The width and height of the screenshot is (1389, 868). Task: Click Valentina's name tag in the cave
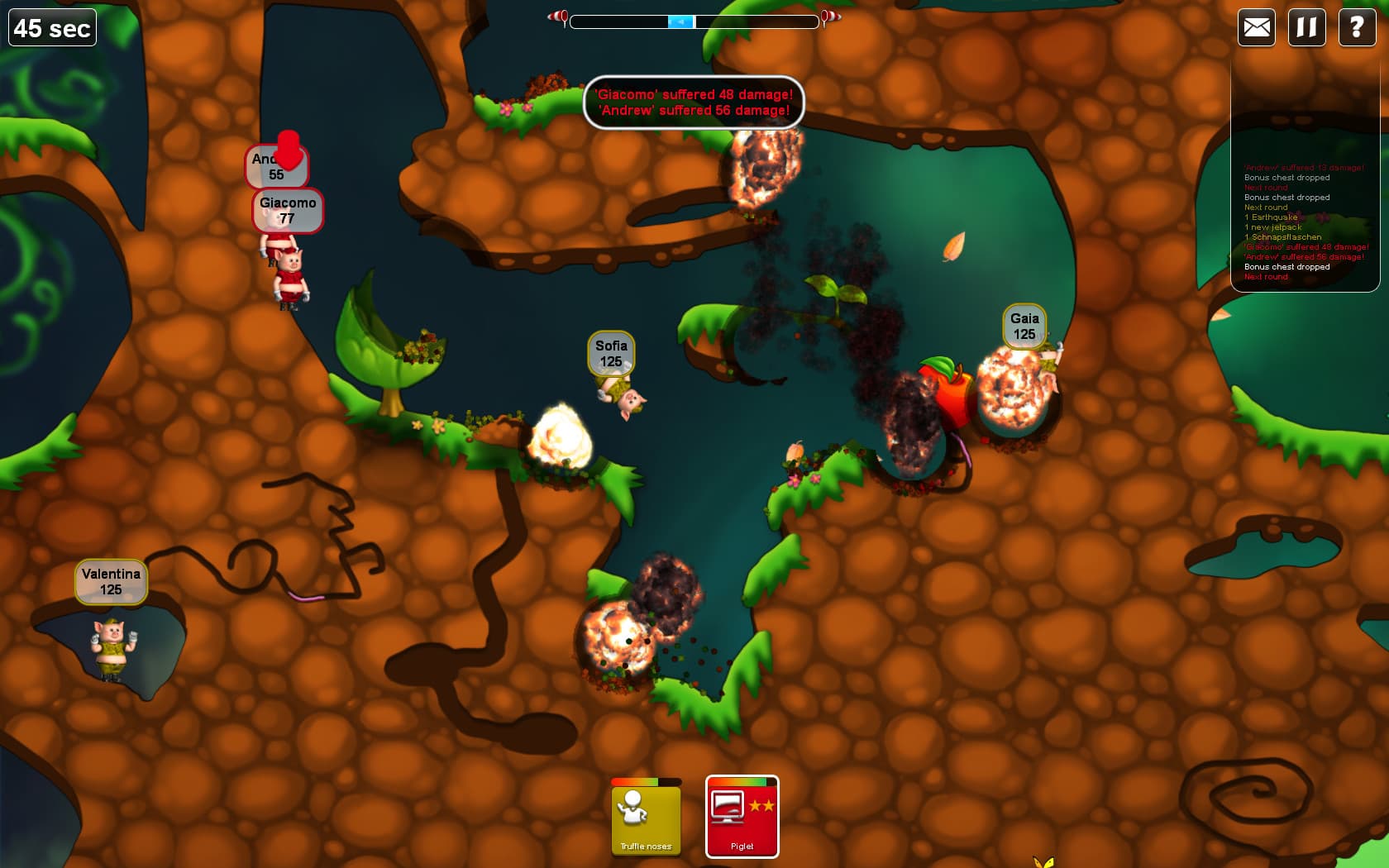click(x=111, y=581)
